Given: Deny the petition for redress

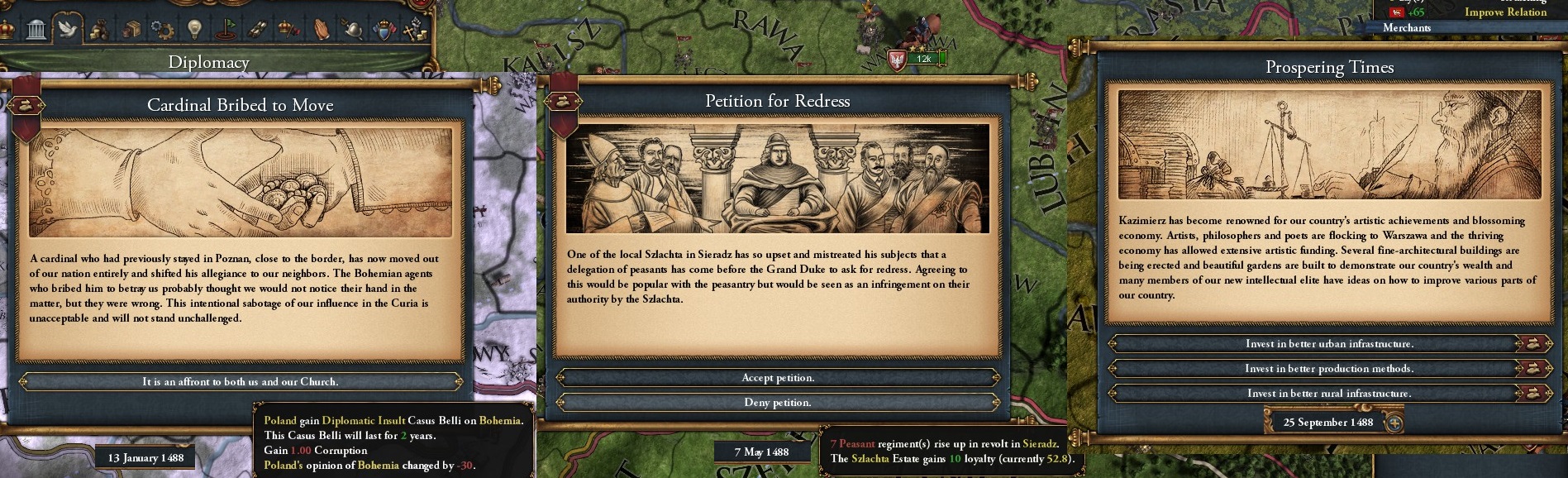Looking at the screenshot, I should click(777, 403).
